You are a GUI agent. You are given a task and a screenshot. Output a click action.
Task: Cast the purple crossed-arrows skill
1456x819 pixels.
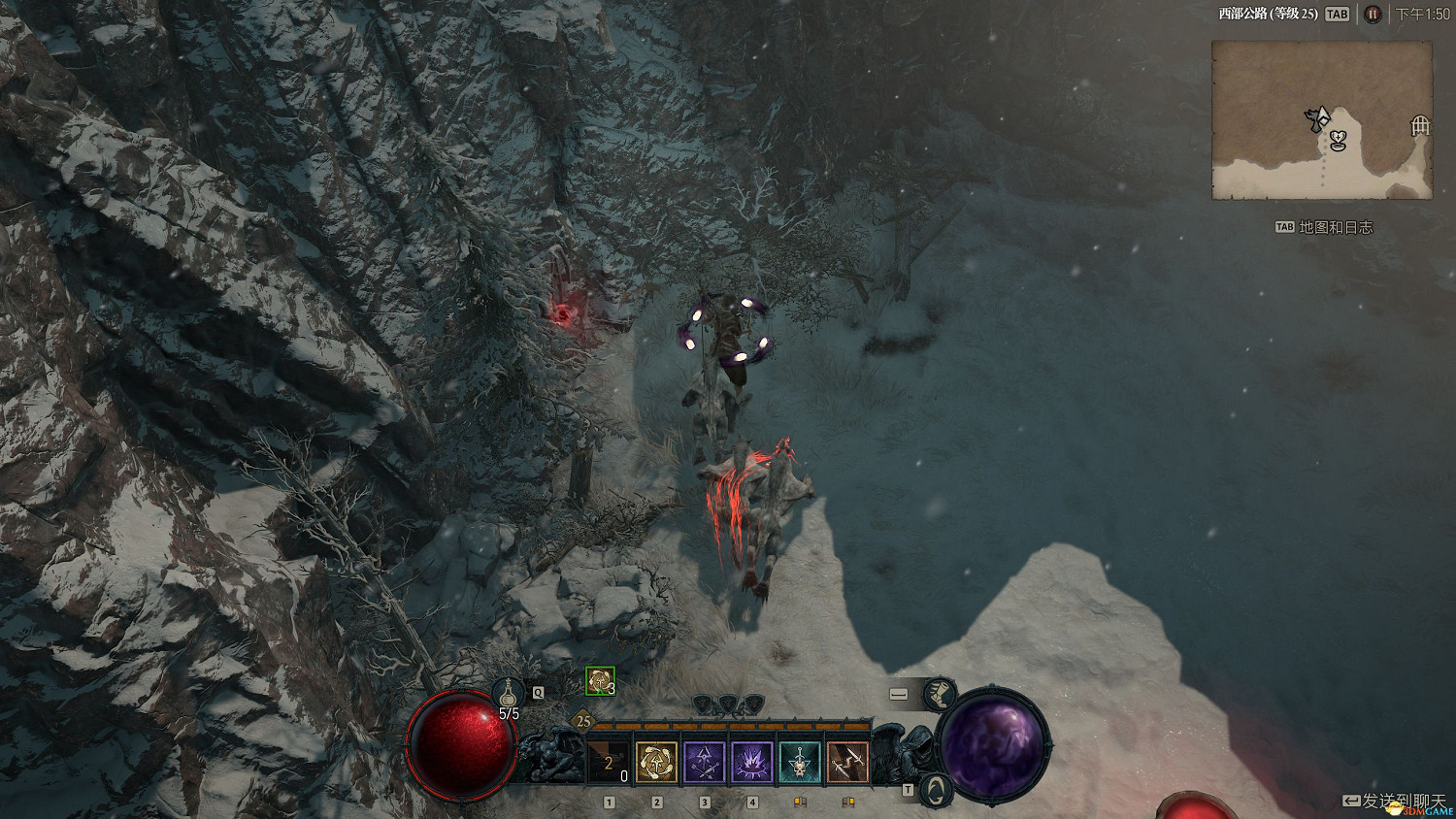point(704,763)
